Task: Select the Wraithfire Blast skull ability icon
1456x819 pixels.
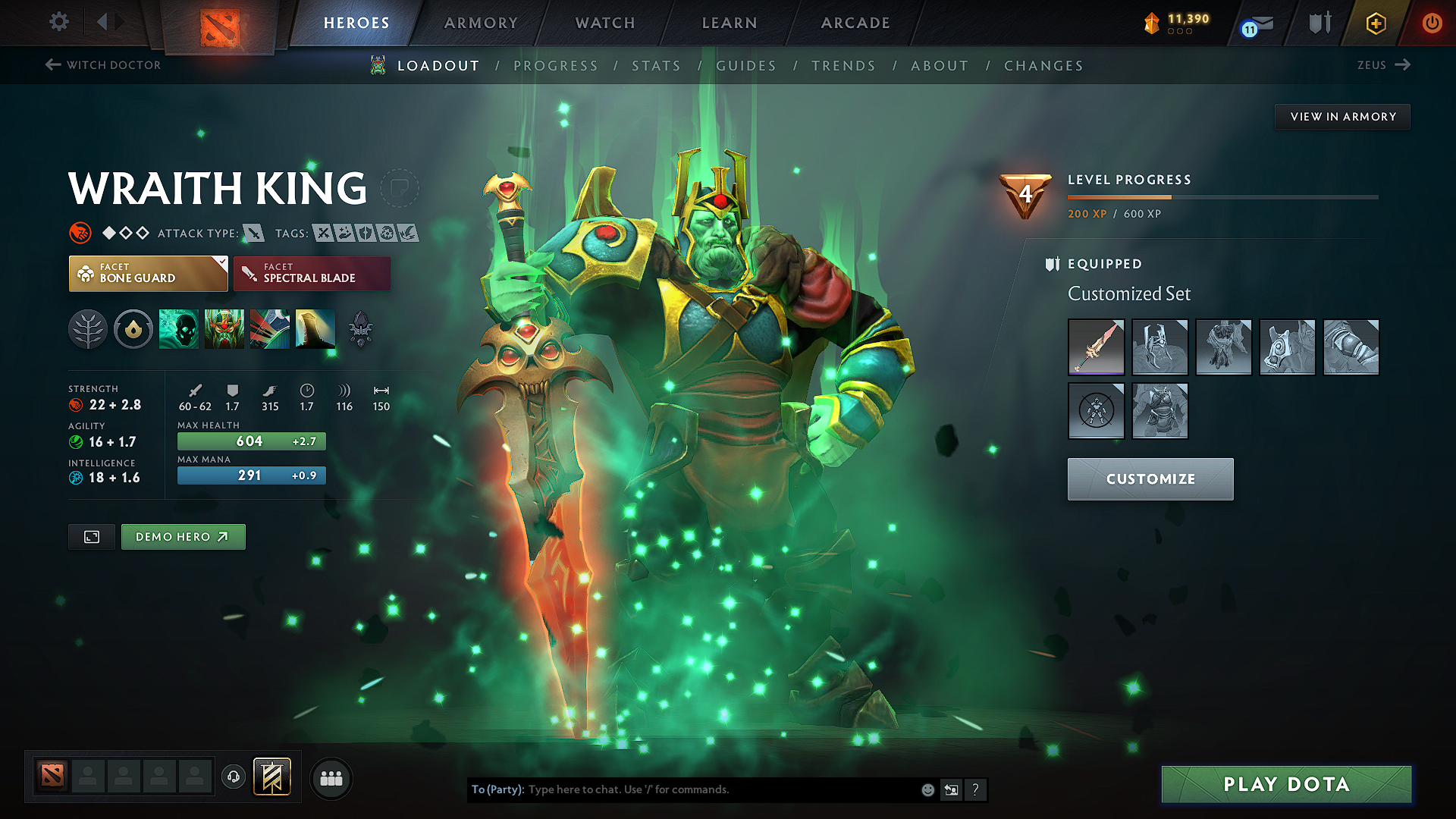Action: click(178, 329)
